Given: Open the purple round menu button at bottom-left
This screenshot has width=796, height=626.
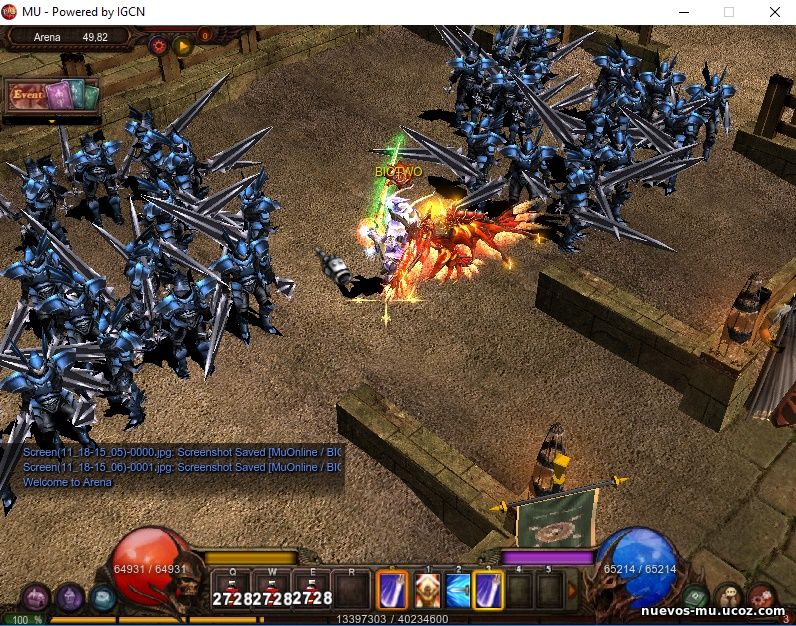Looking at the screenshot, I should point(35,598).
